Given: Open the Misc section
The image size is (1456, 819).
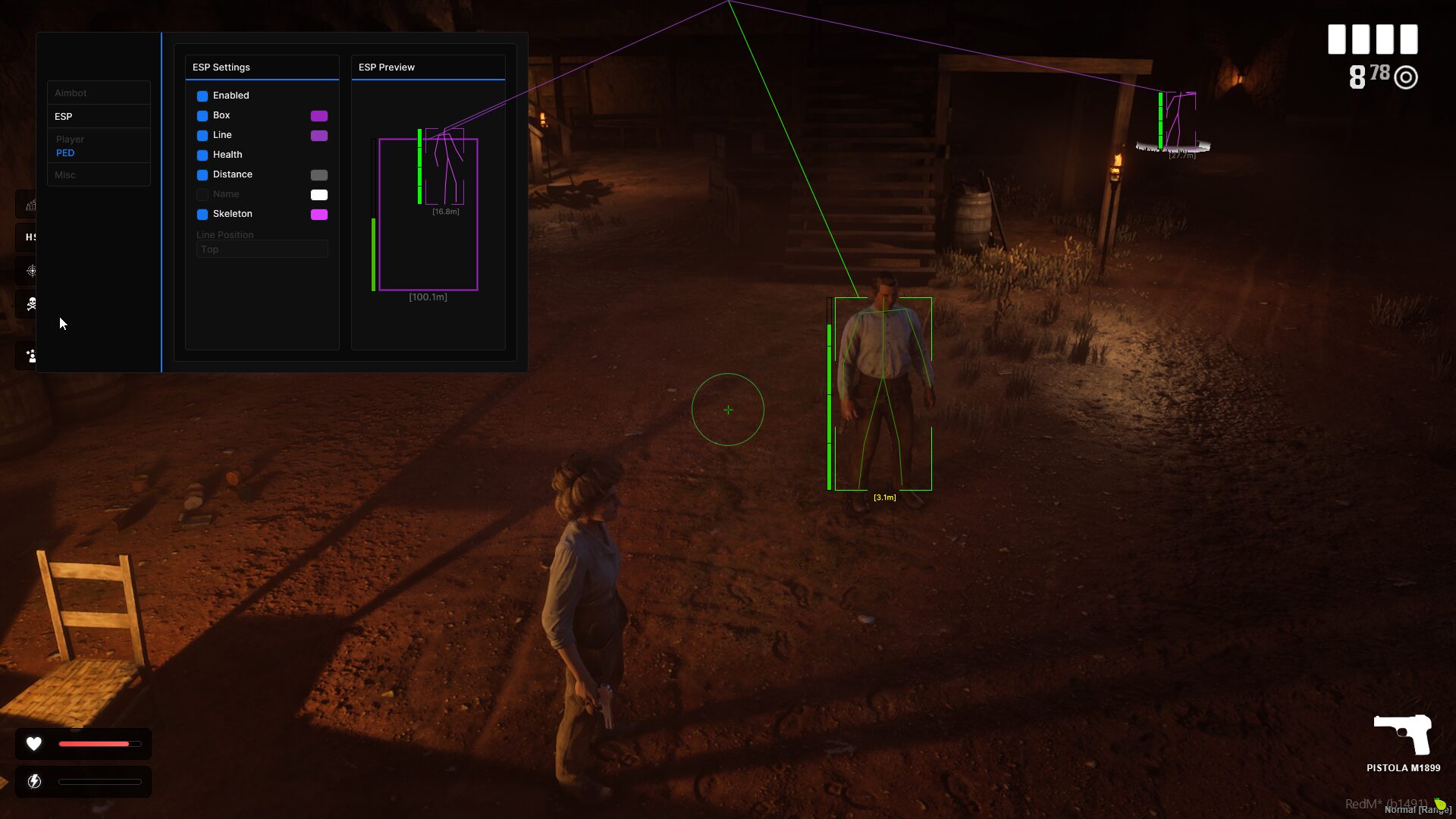Looking at the screenshot, I should tap(65, 175).
